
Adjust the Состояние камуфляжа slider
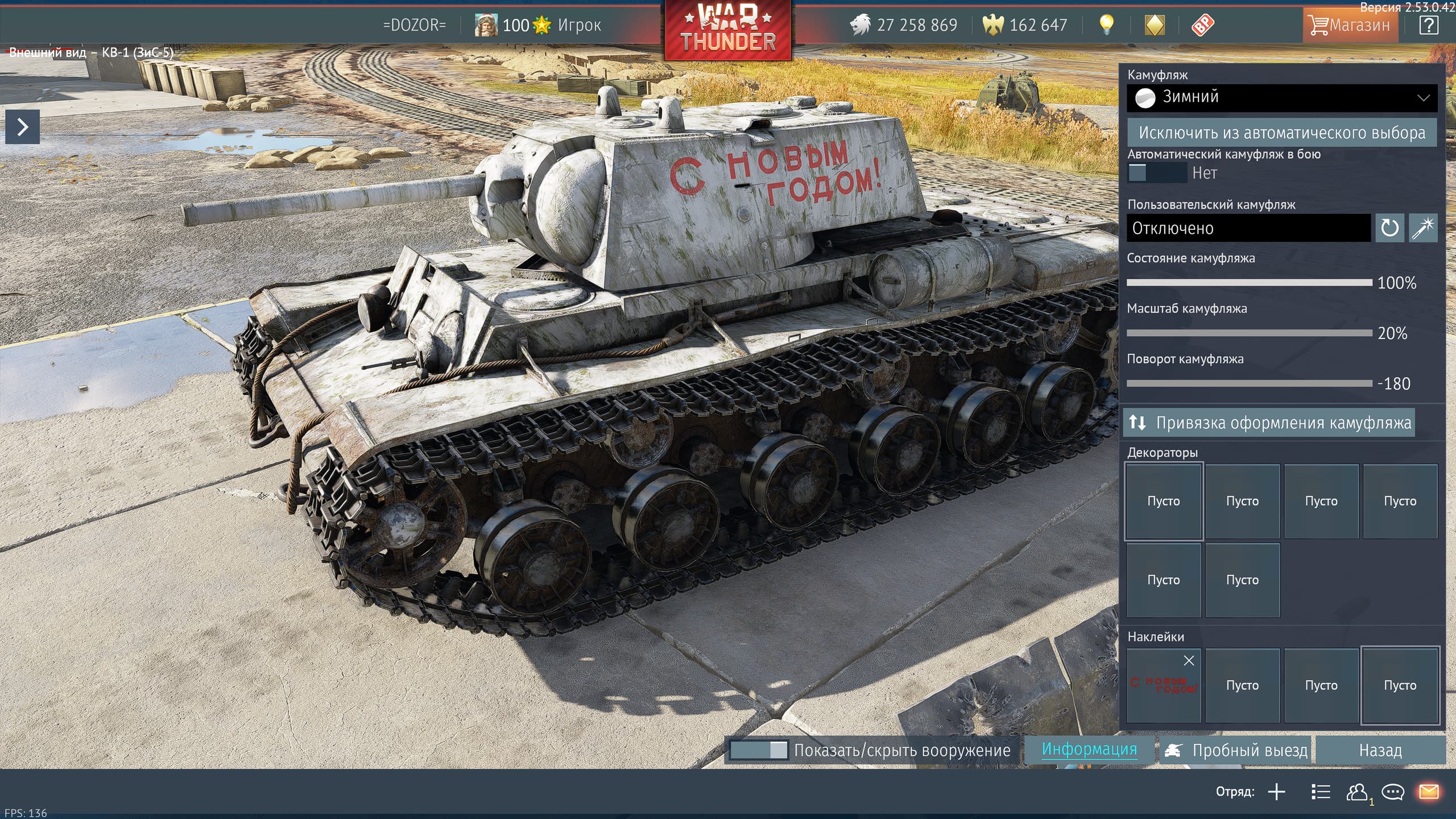[1249, 283]
